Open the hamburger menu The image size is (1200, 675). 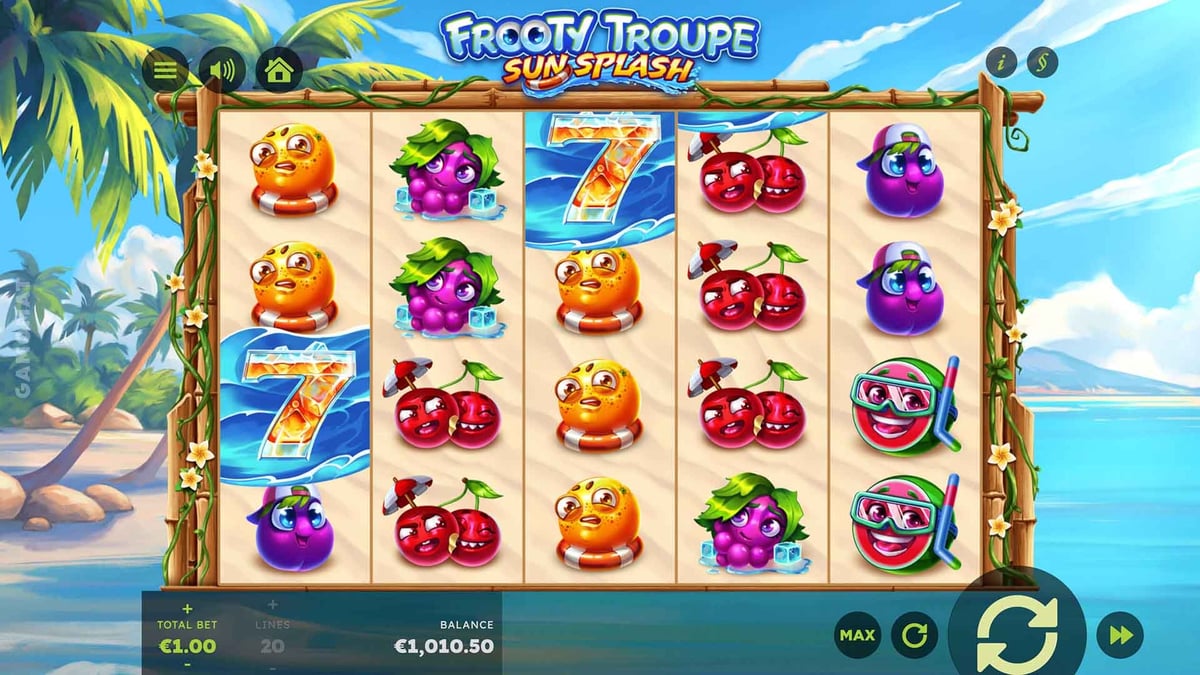[165, 71]
